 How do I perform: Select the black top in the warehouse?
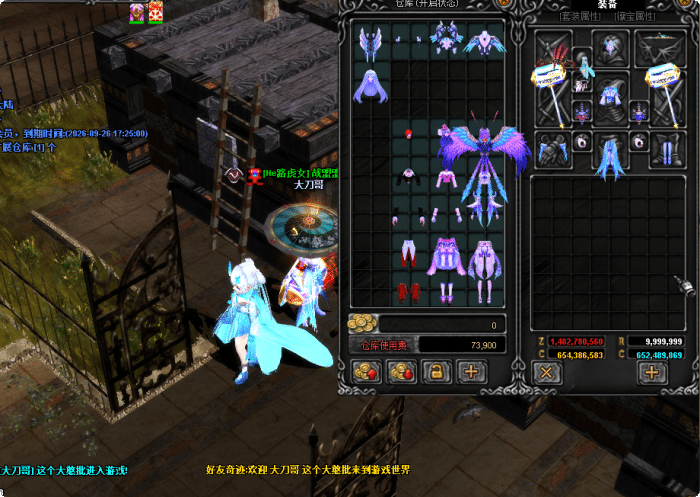pos(409,176)
